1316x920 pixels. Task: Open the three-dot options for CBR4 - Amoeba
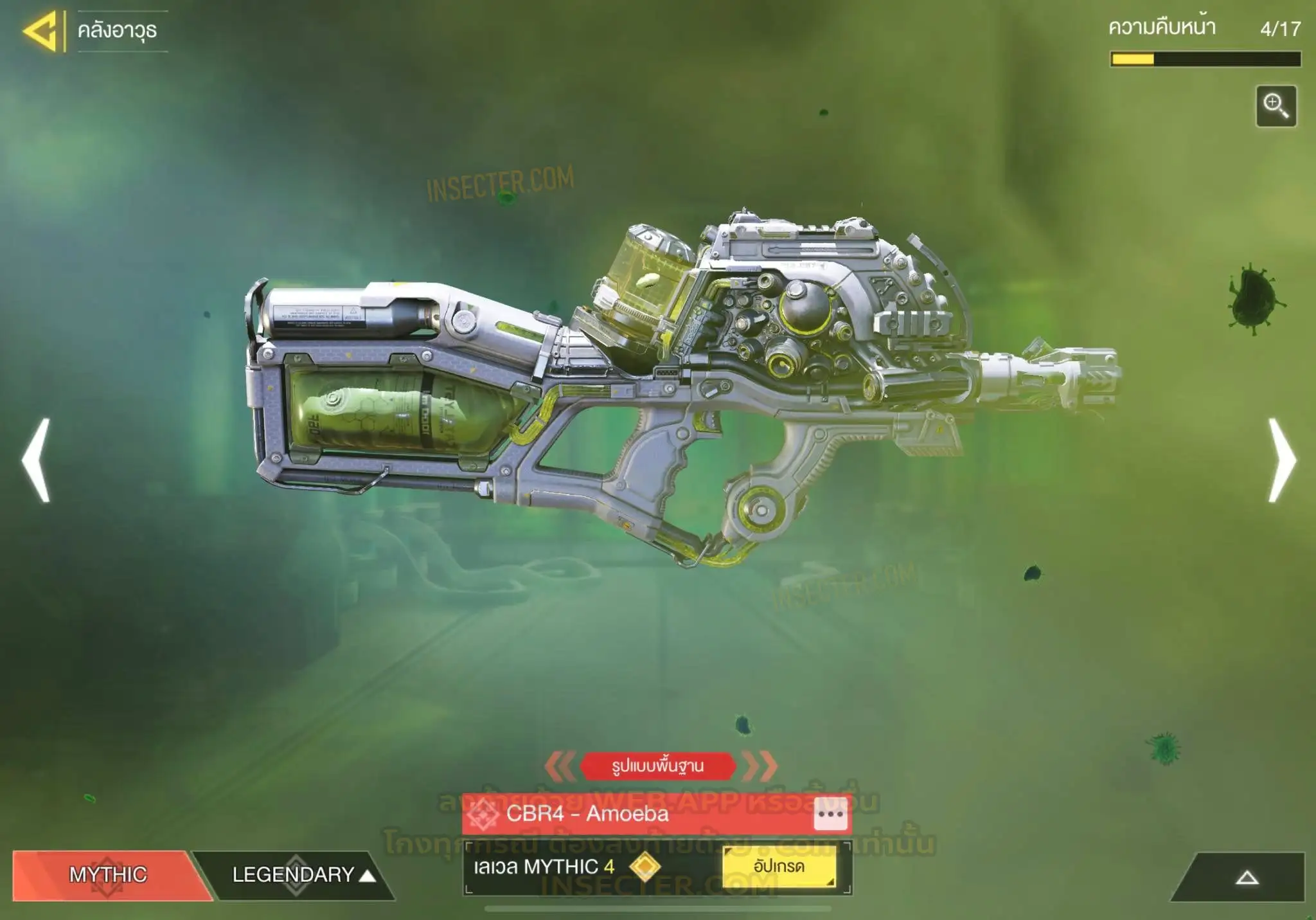pos(830,815)
